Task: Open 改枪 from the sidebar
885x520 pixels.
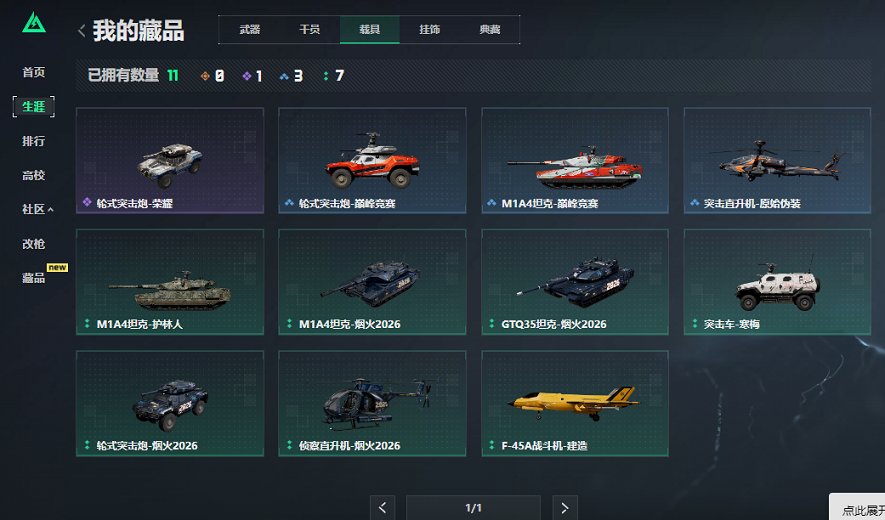Action: (34, 243)
